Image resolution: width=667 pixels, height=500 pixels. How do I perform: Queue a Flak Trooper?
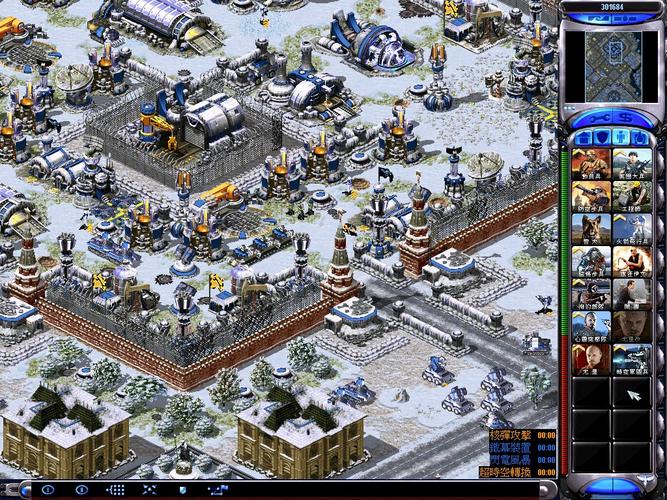tap(592, 196)
